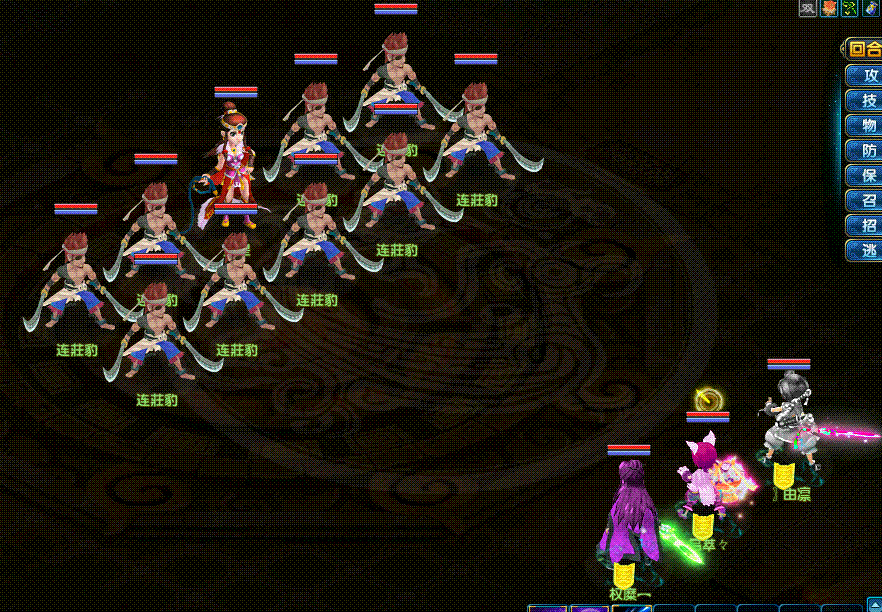Select the 防 defend command

(866, 151)
